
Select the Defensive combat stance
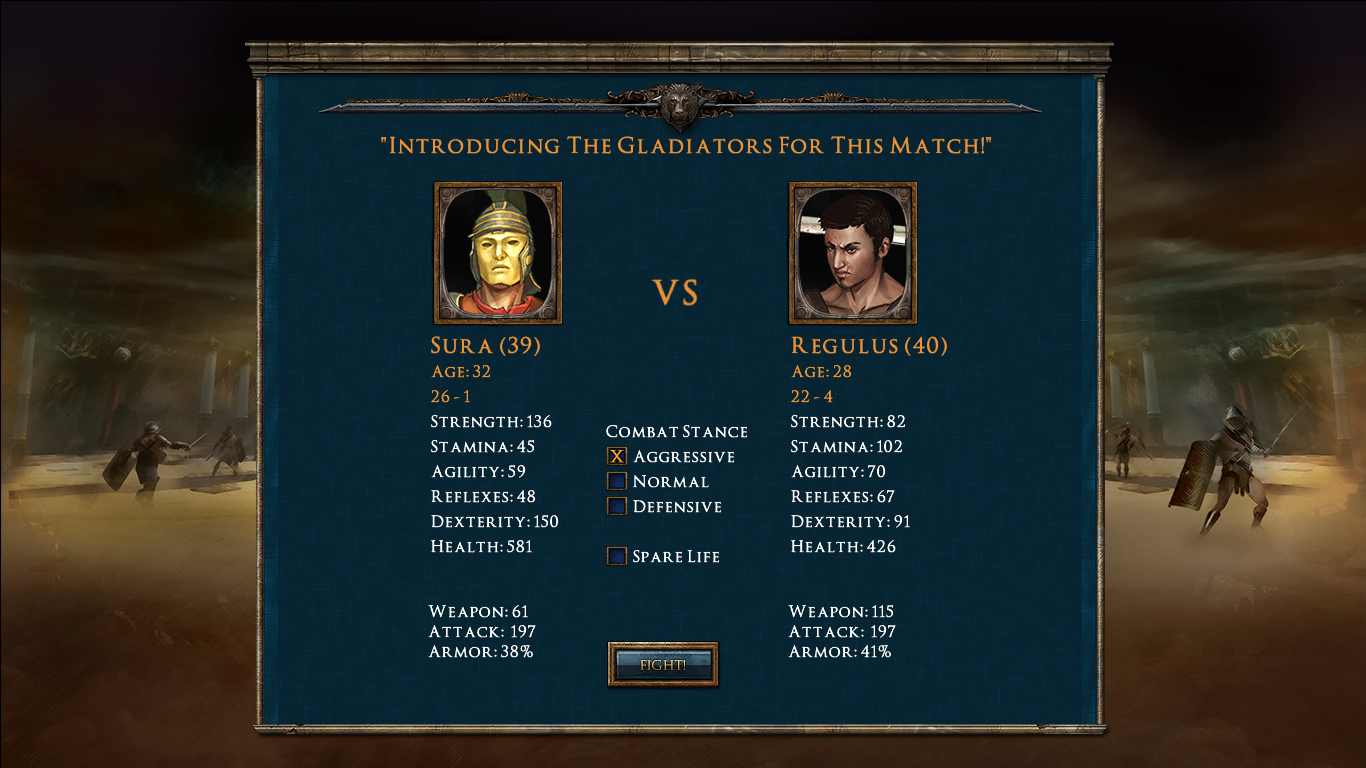tap(617, 506)
